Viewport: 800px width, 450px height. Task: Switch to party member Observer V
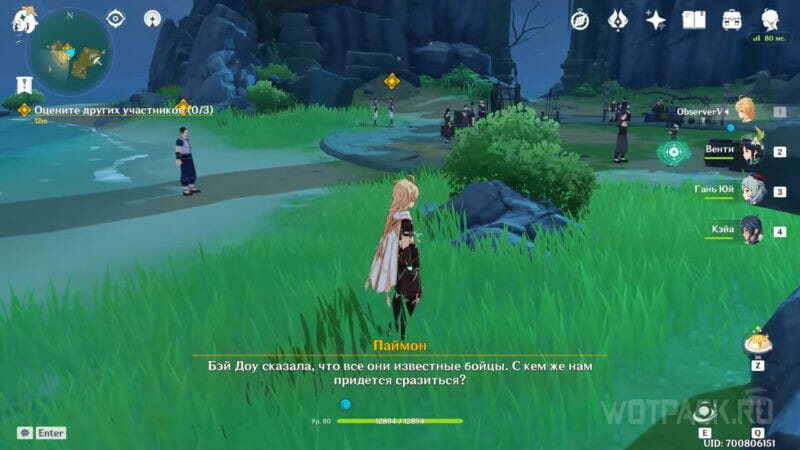[x=744, y=111]
